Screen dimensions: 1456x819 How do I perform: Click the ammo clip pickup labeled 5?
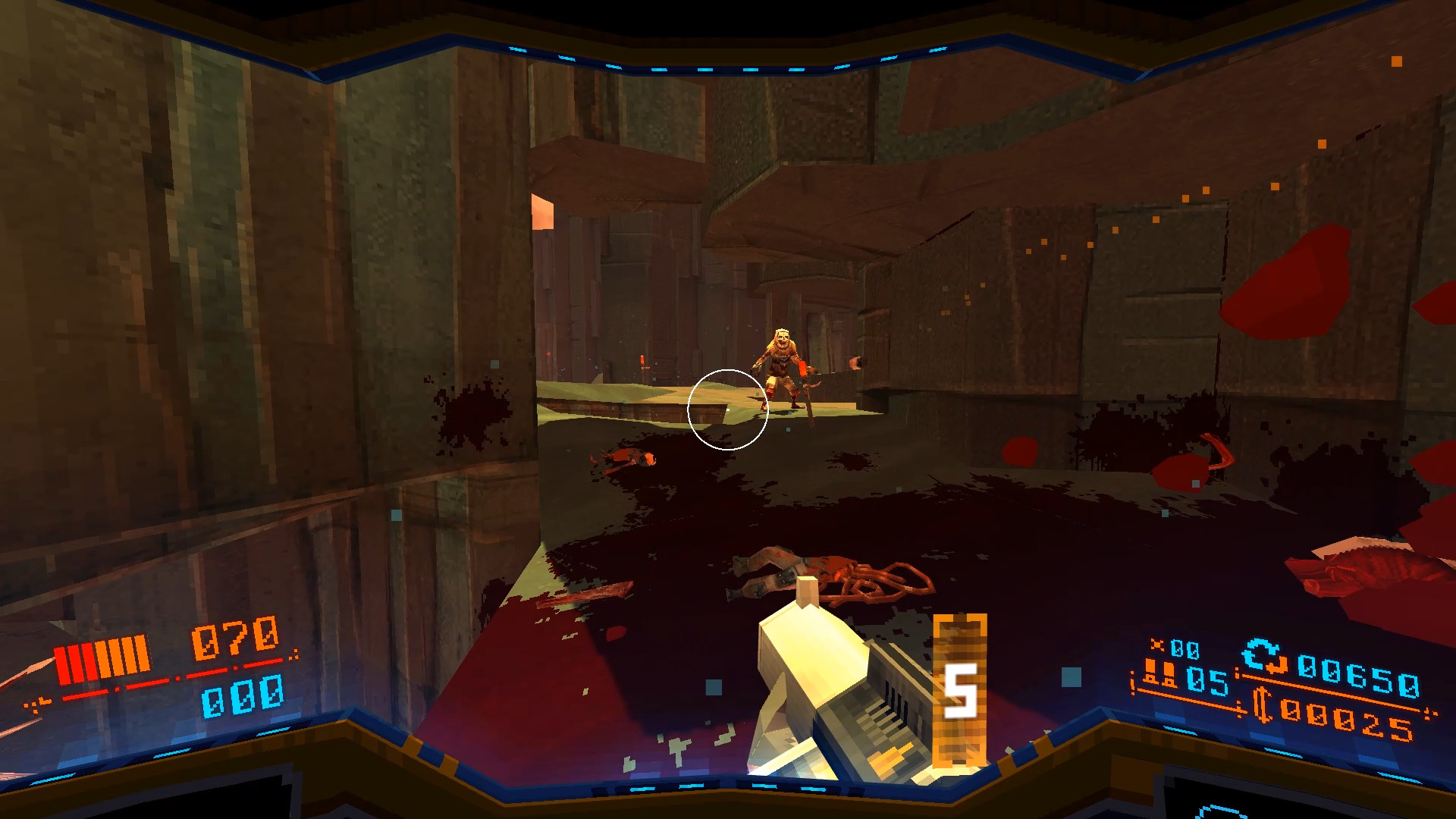(x=961, y=689)
